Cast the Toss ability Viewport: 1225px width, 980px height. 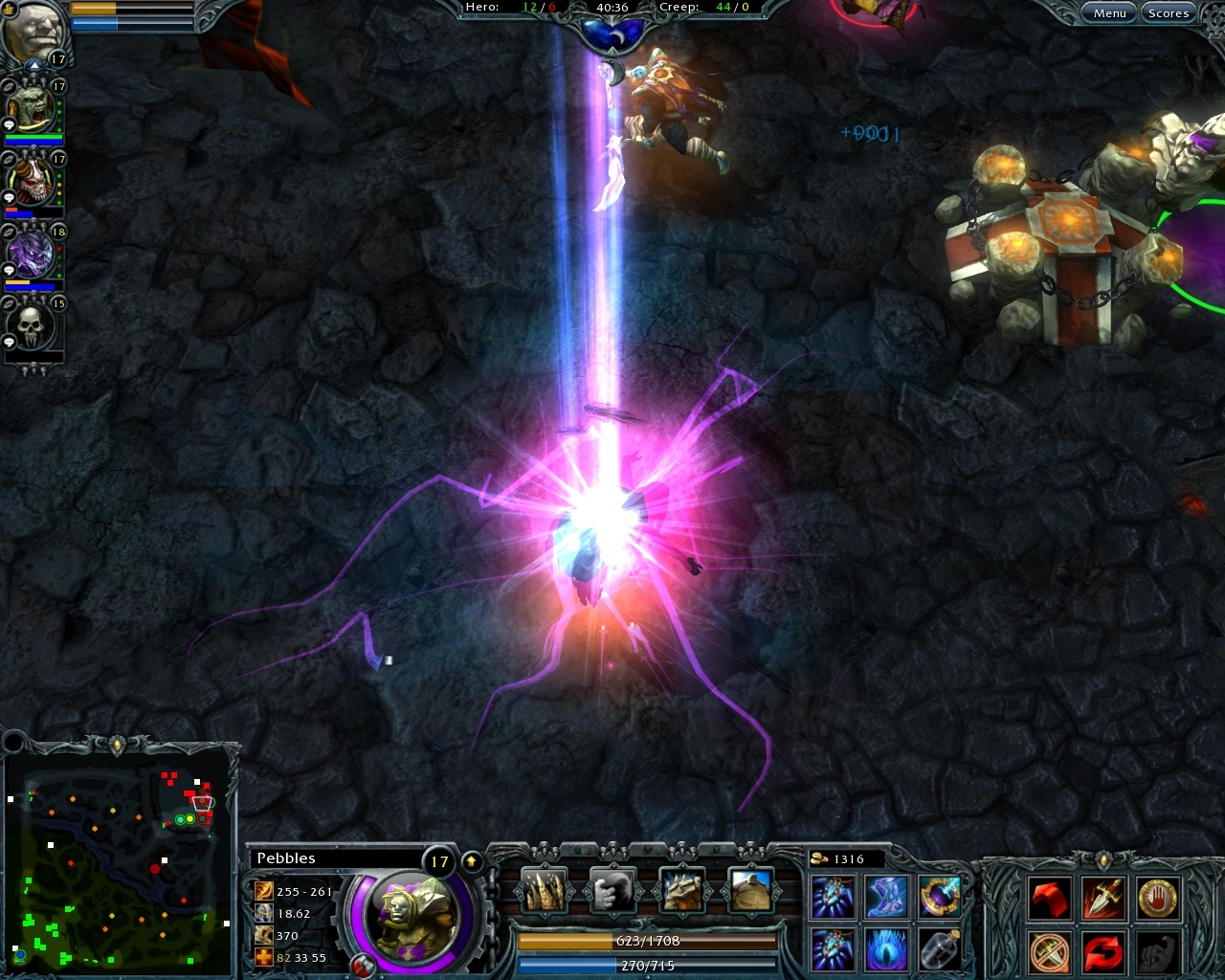coord(612,891)
